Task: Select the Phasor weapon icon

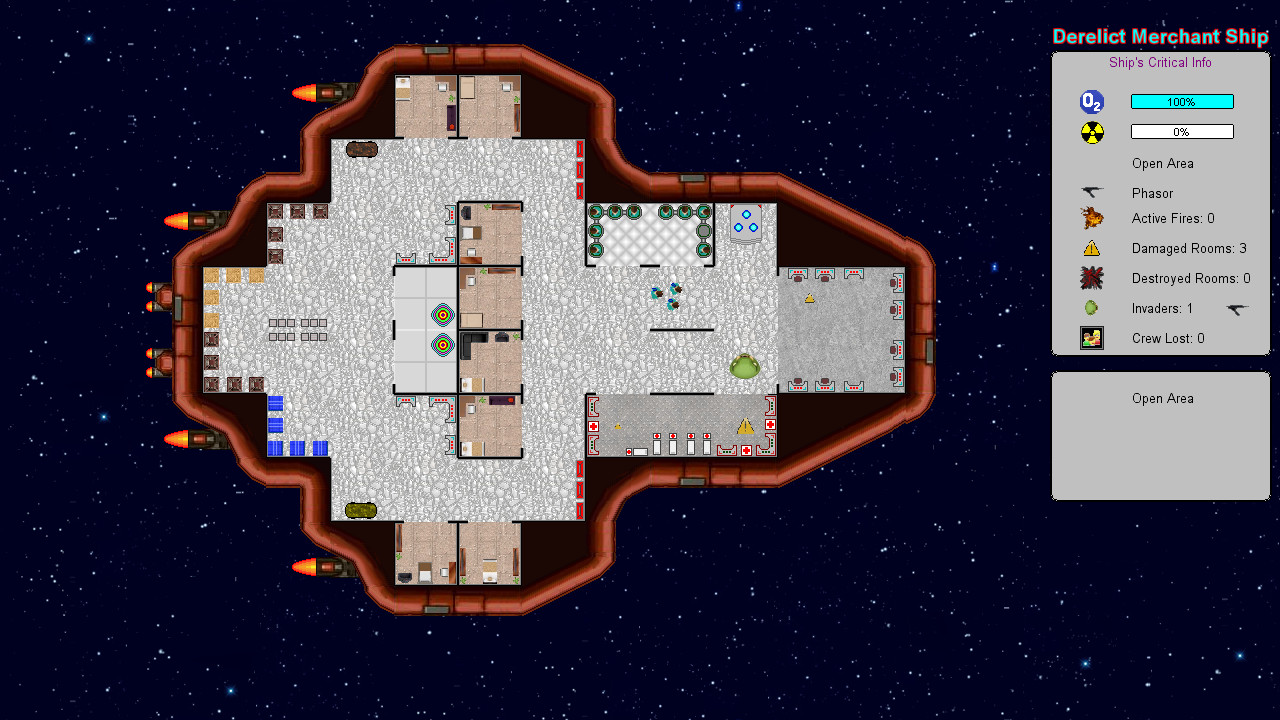Action: coord(1090,193)
